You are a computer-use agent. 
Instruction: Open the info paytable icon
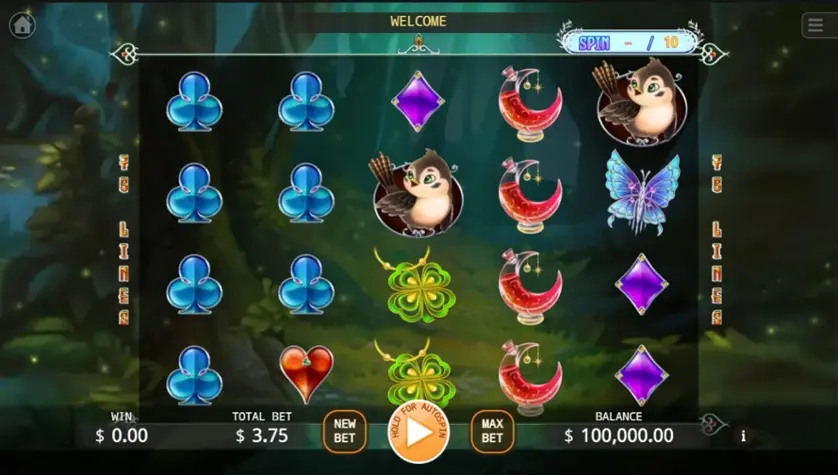[743, 436]
